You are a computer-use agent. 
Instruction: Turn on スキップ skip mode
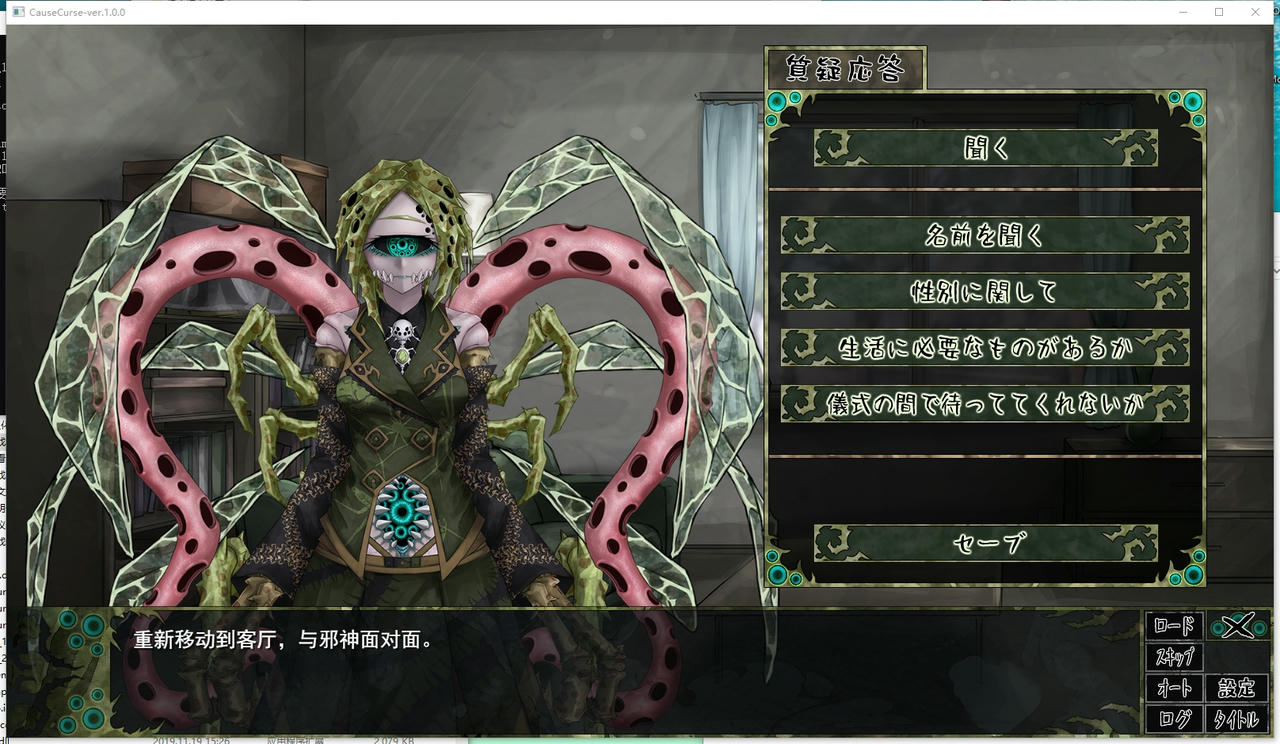click(1176, 658)
